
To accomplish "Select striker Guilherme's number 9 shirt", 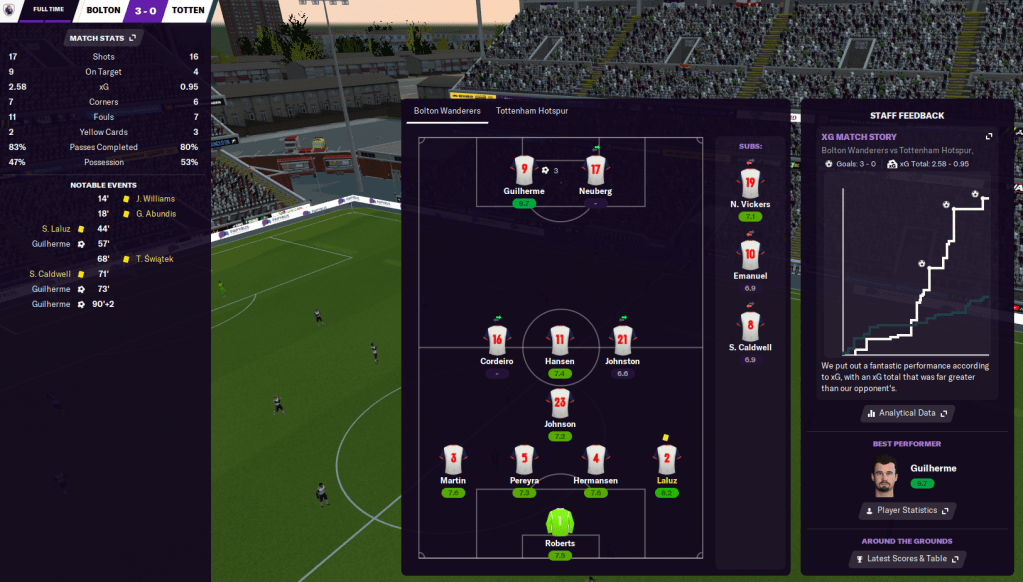I will click(x=524, y=170).
